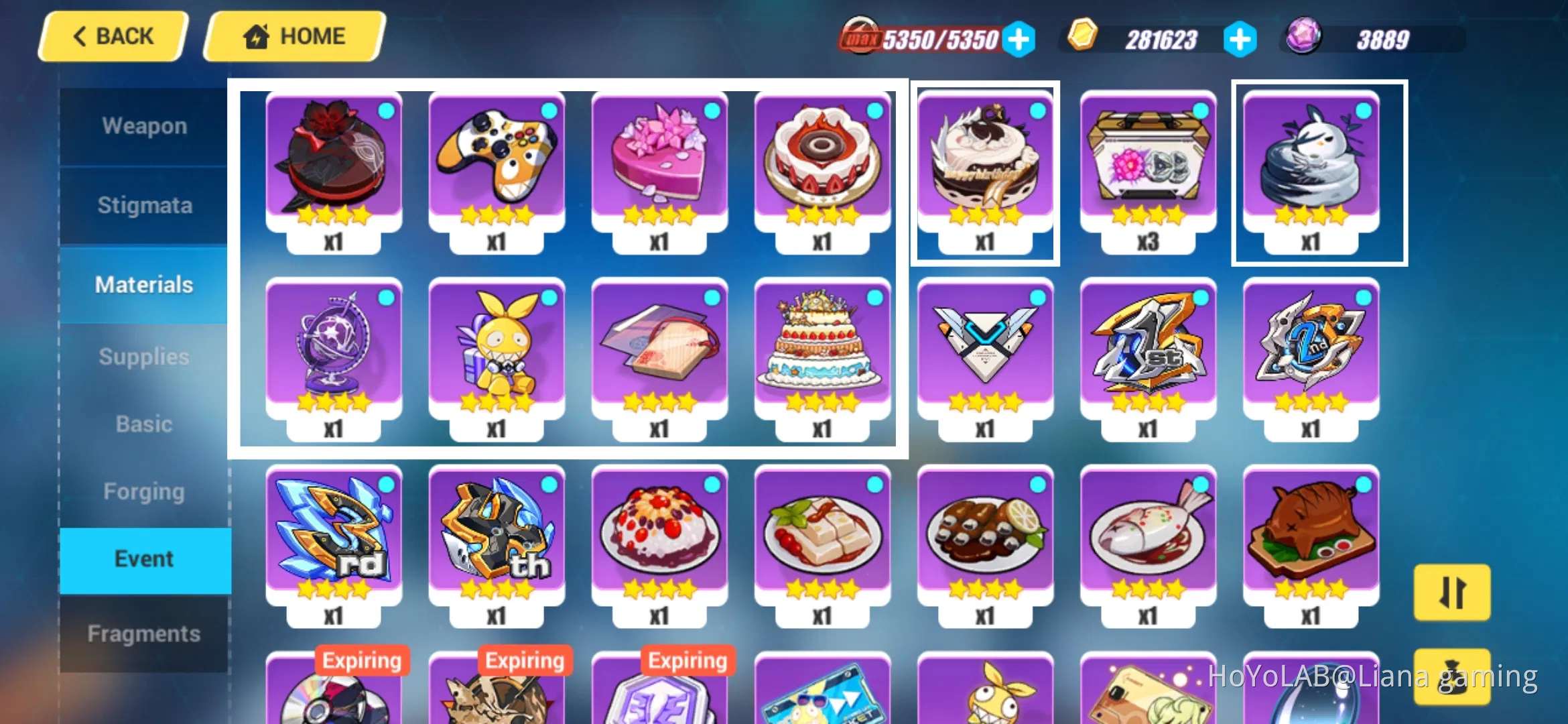
Task: Open the Event category
Action: [x=143, y=558]
